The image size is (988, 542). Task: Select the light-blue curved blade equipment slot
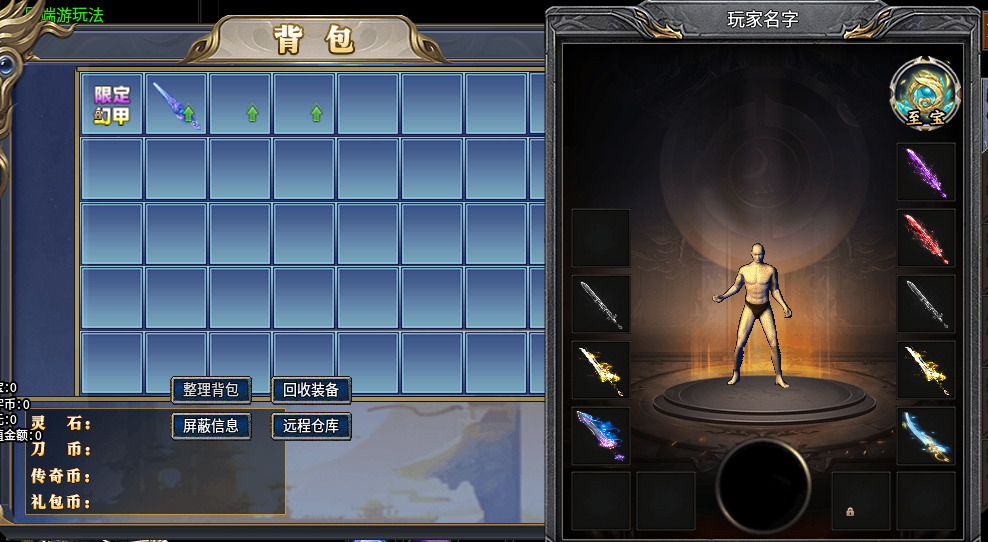click(x=926, y=436)
